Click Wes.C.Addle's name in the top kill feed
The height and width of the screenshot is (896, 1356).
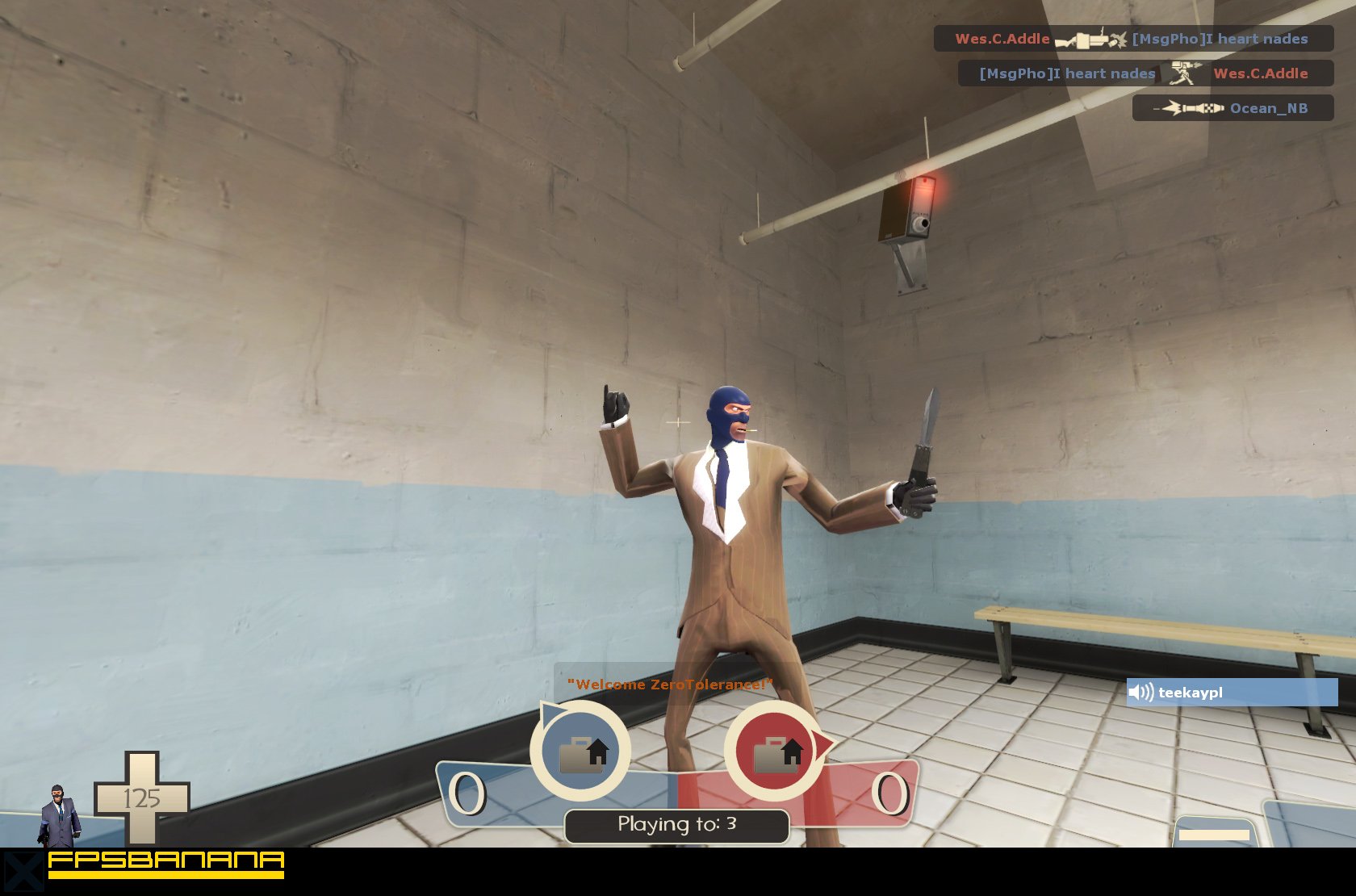tap(1001, 38)
